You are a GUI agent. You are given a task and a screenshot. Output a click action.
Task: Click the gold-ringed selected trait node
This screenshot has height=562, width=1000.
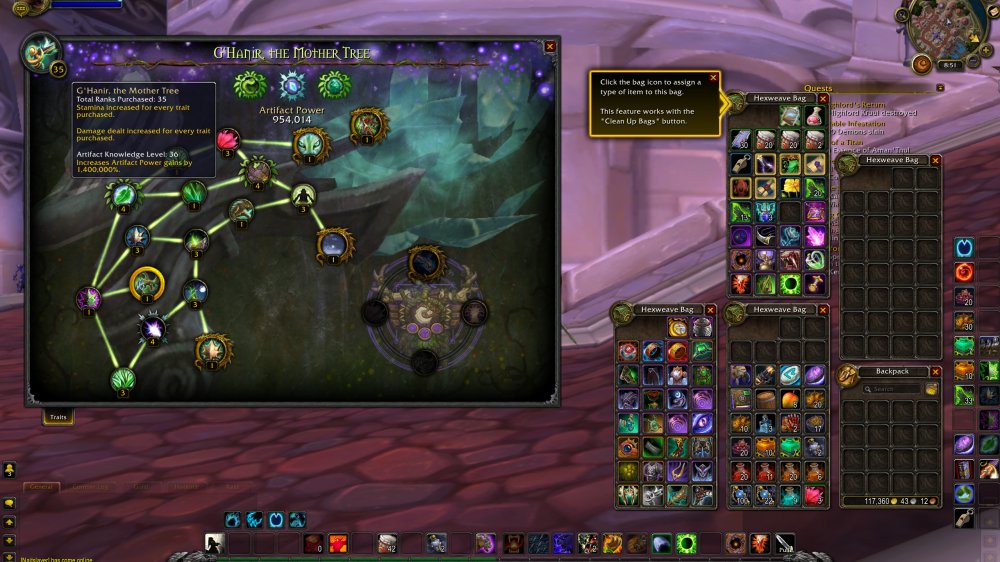pos(147,284)
